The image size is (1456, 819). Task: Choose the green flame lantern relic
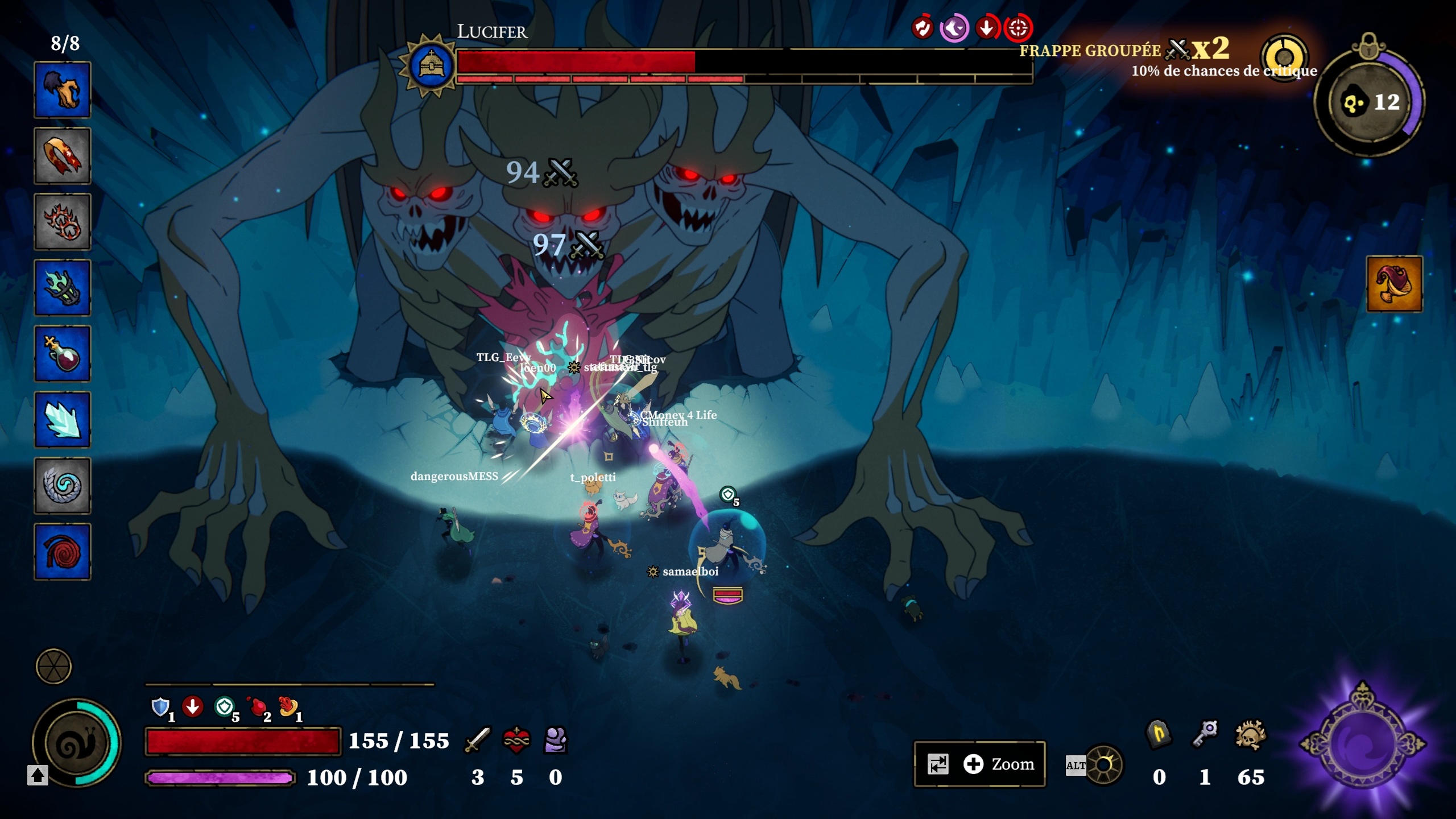[63, 288]
